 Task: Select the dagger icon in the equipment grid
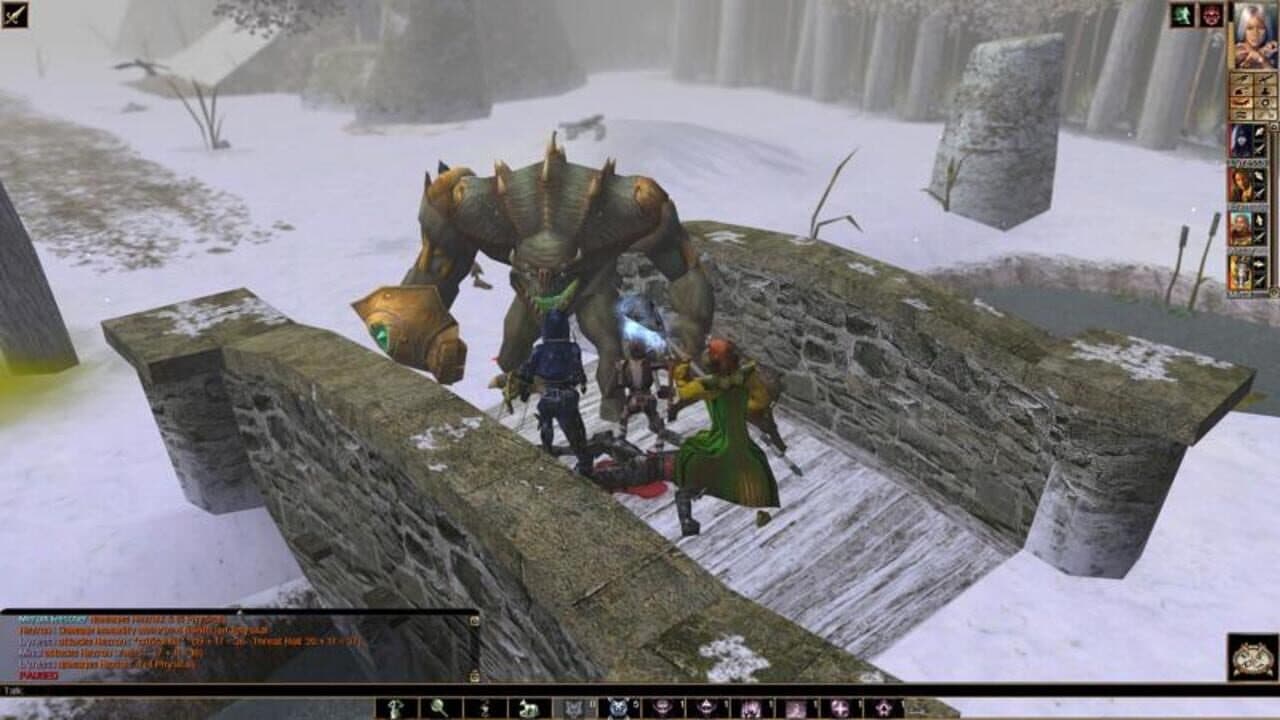pos(1264,80)
